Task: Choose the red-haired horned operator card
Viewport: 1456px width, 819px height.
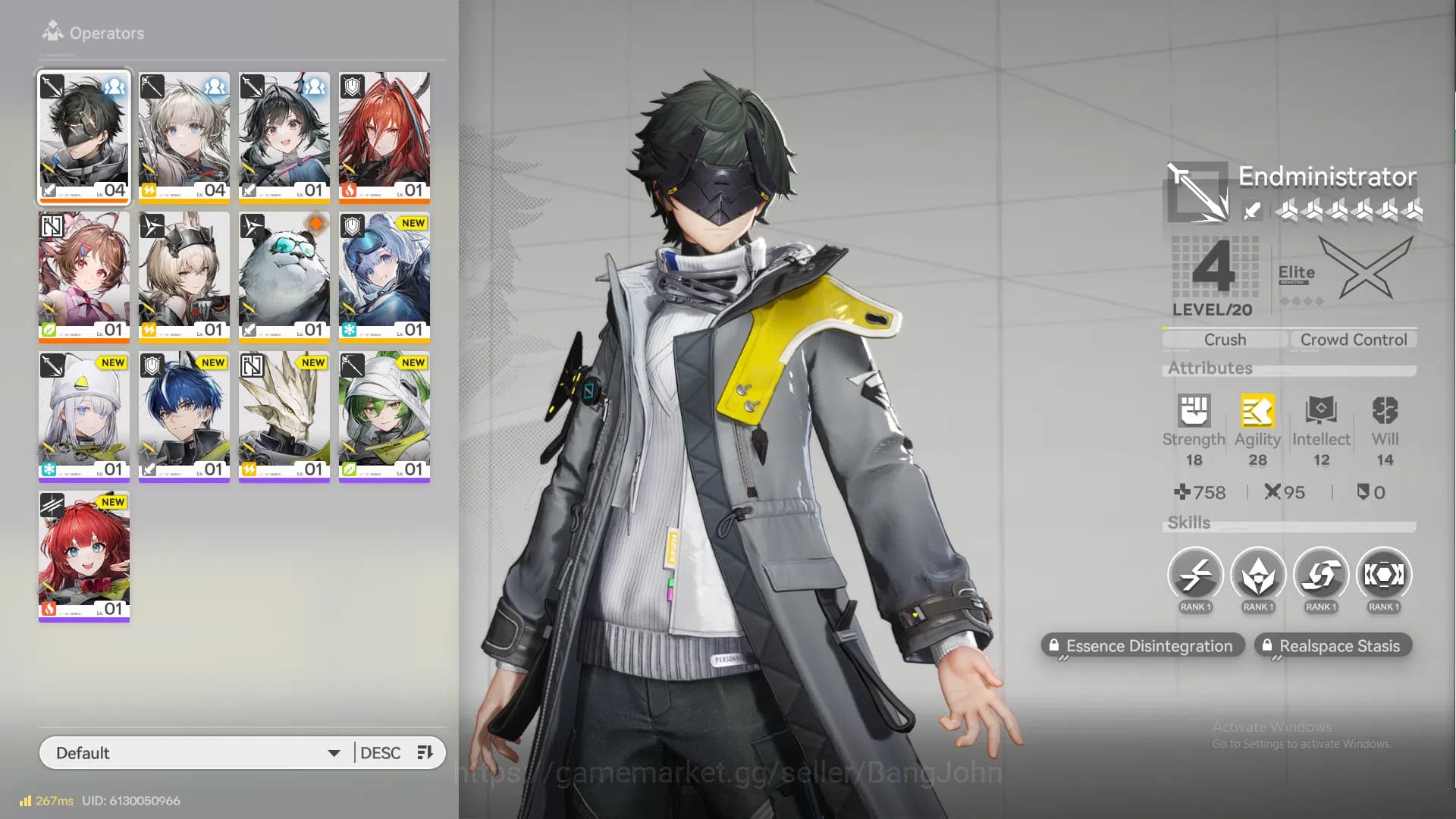Action: pyautogui.click(x=384, y=136)
